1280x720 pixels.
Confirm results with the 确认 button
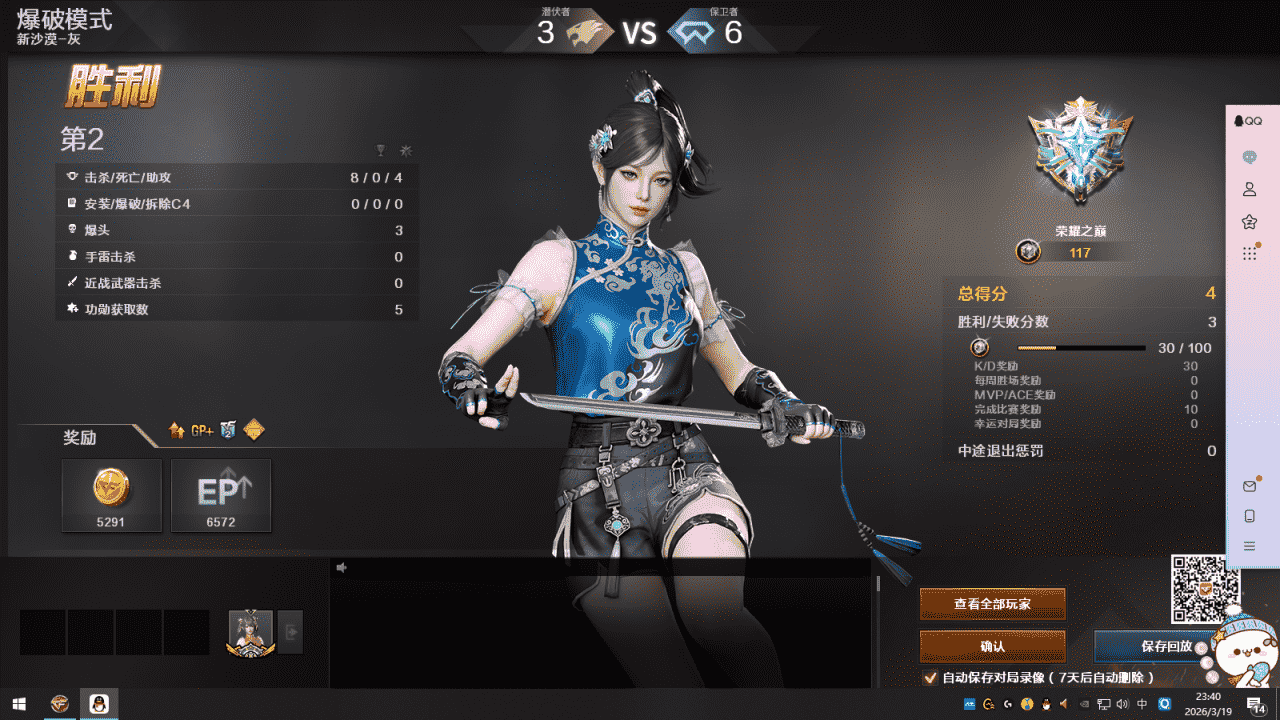992,646
